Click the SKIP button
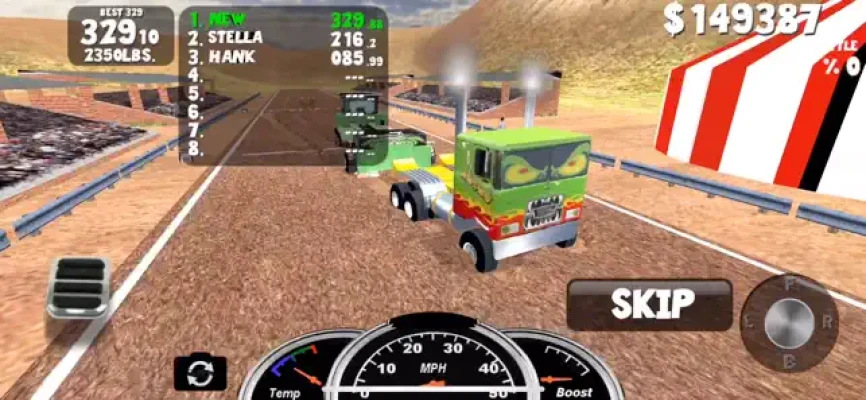This screenshot has width=866, height=400. pyautogui.click(x=650, y=304)
